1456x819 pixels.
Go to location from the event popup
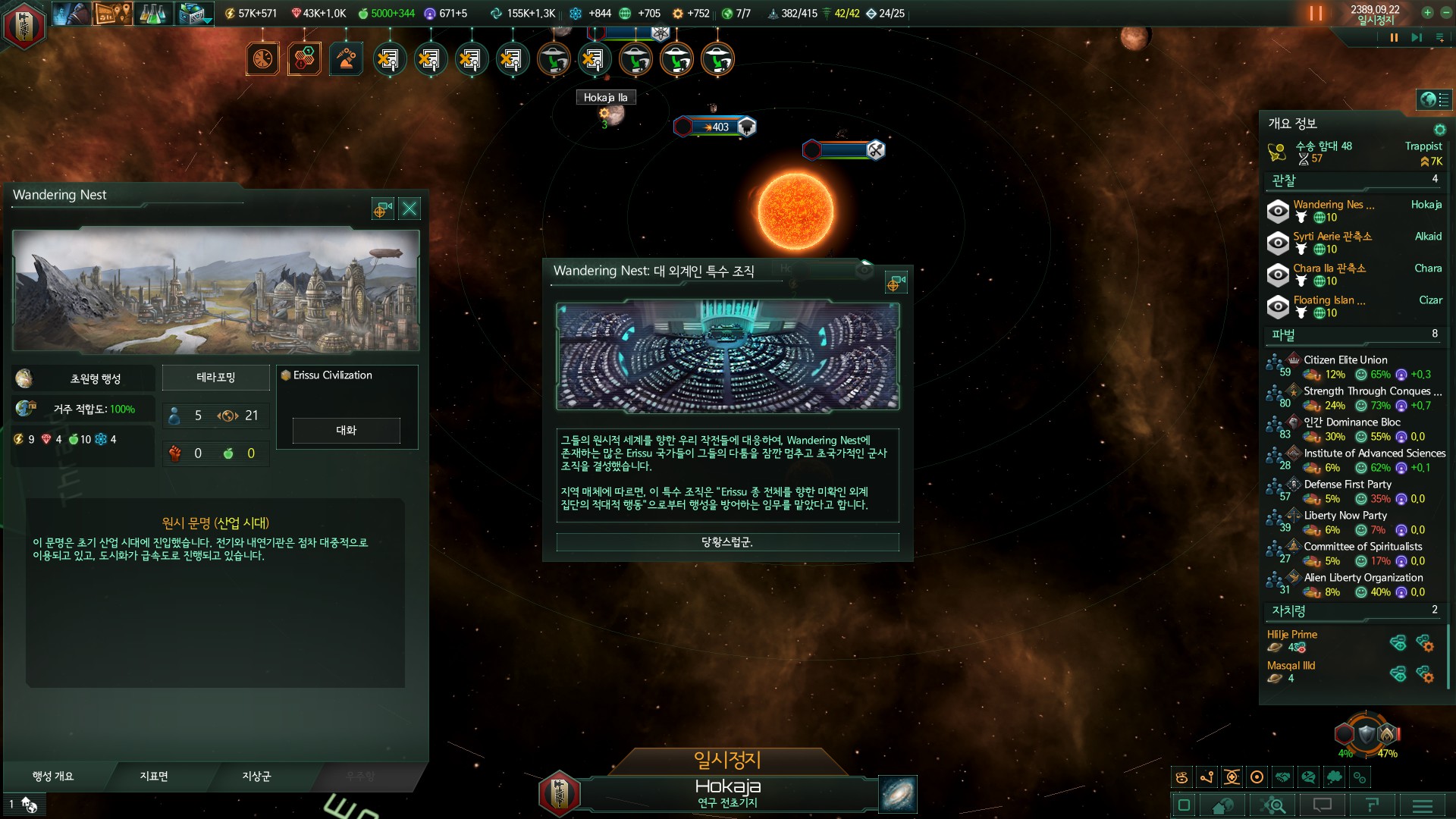click(896, 284)
